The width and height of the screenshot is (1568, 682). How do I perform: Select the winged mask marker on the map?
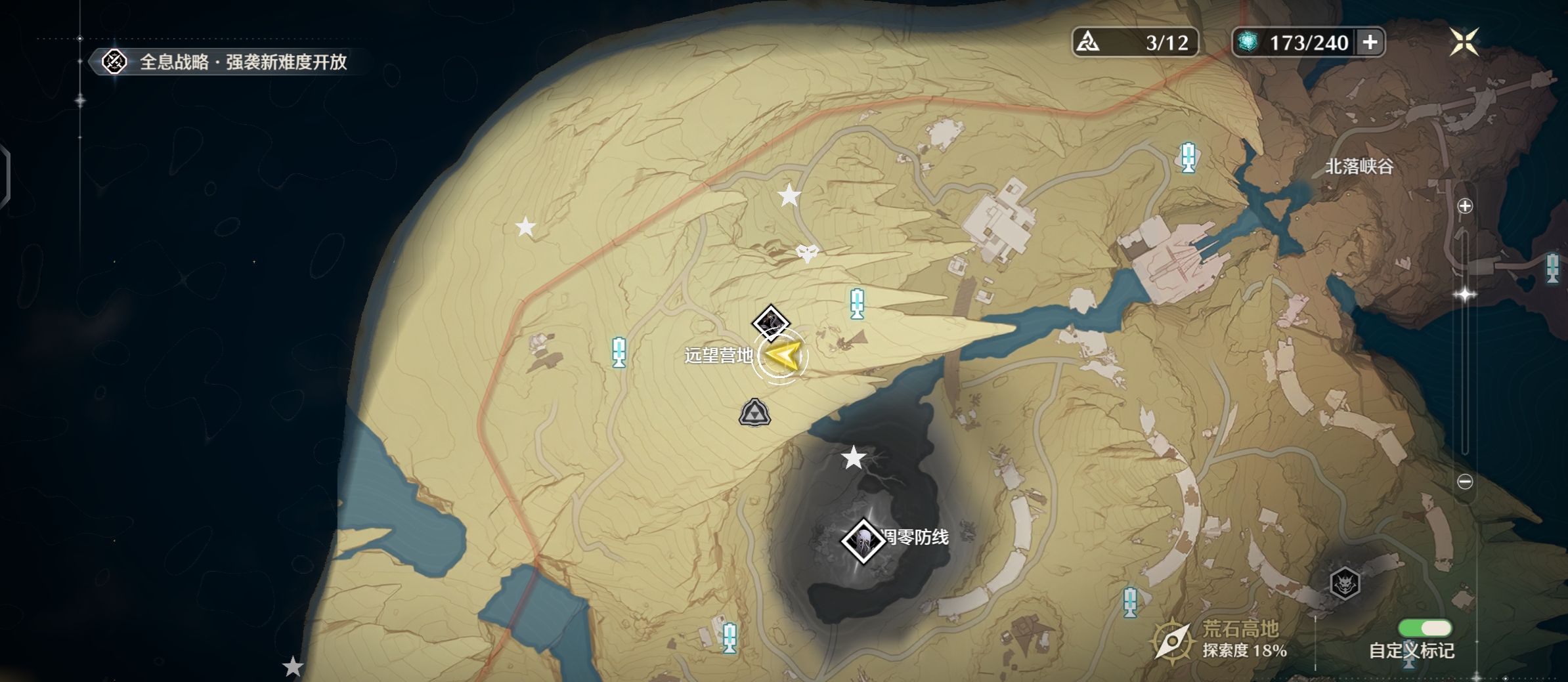pyautogui.click(x=807, y=252)
